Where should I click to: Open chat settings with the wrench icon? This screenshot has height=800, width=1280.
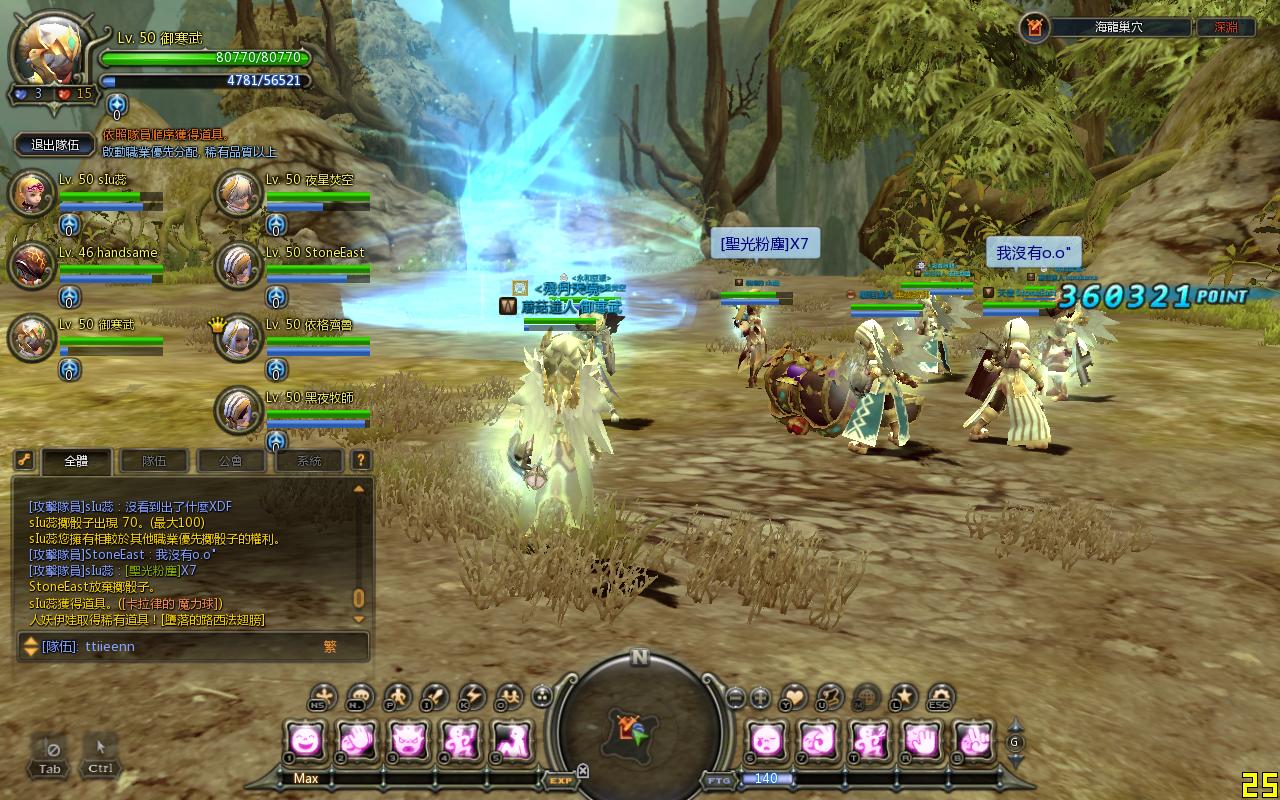pyautogui.click(x=24, y=461)
